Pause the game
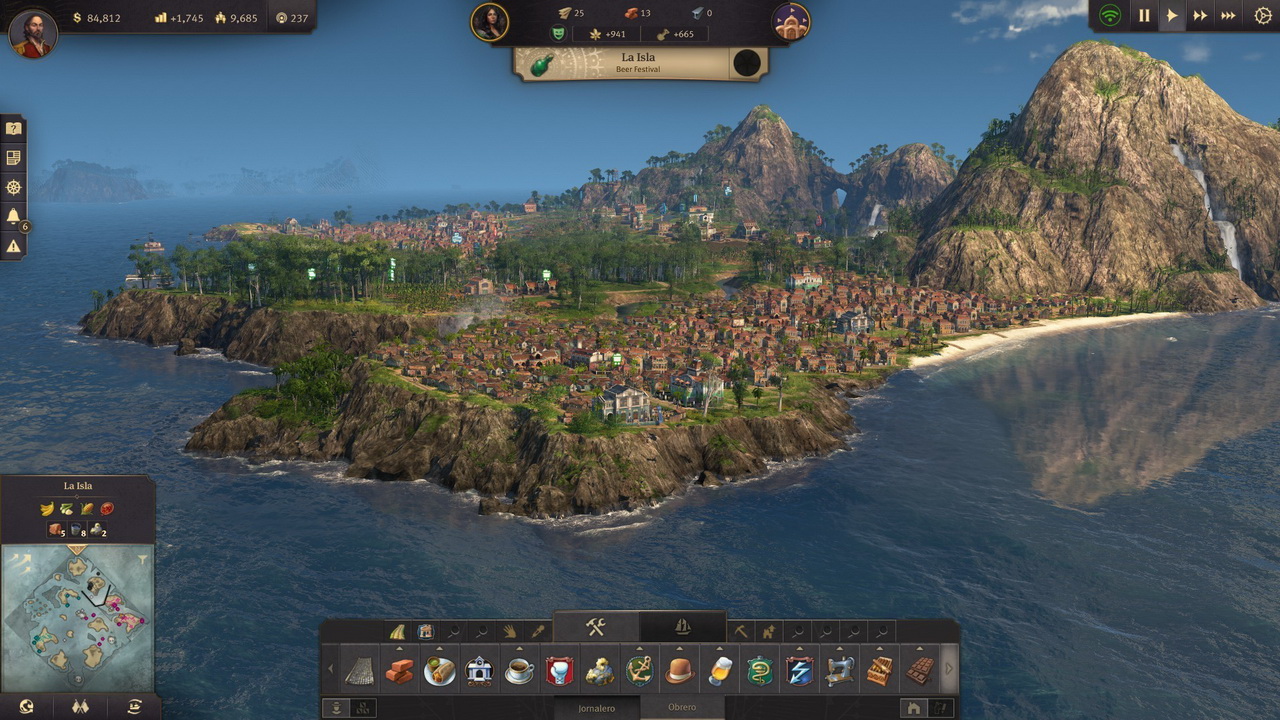The width and height of the screenshot is (1280, 720). click(1144, 16)
